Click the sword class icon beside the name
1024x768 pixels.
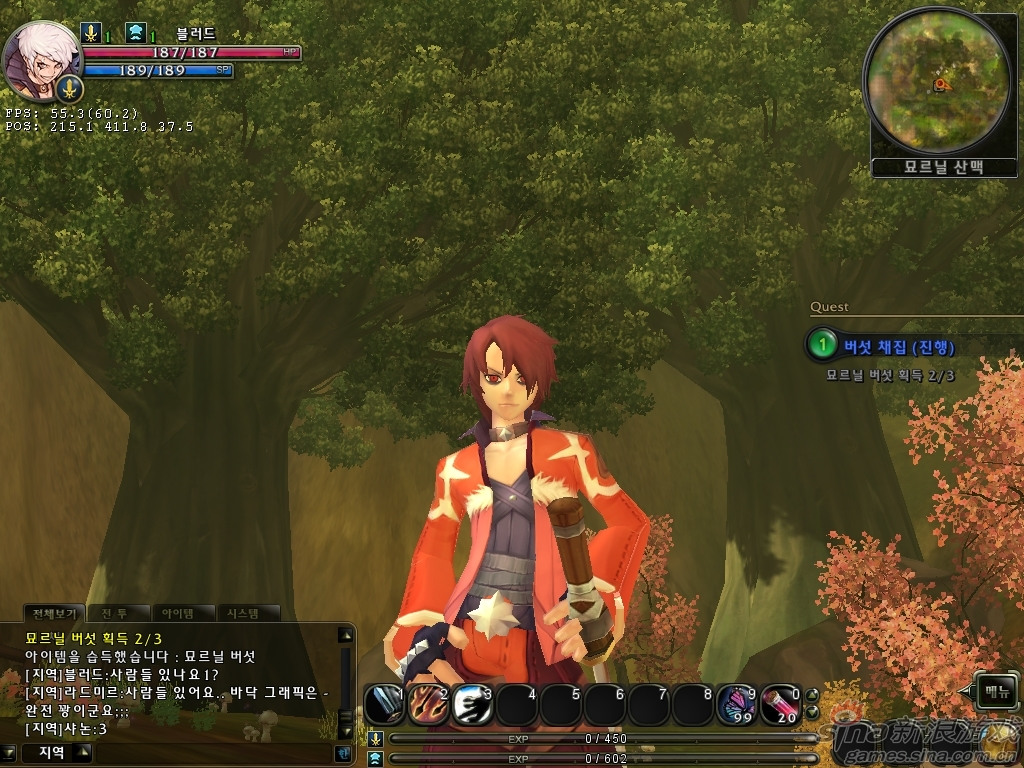click(x=91, y=33)
